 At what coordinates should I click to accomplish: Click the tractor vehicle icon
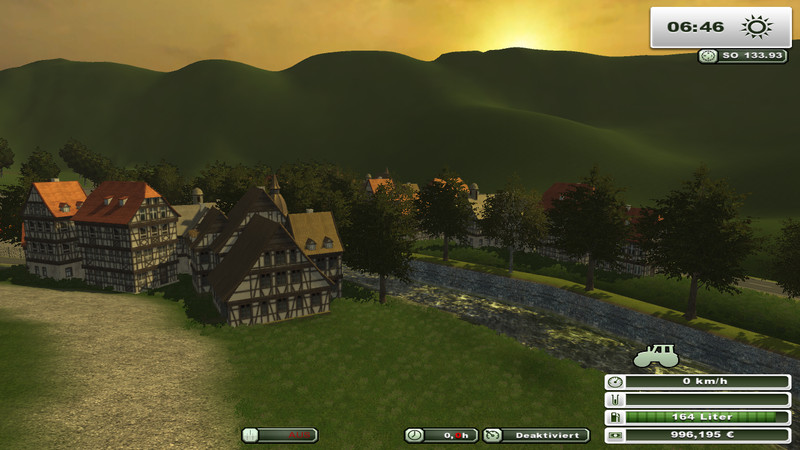[x=657, y=354]
